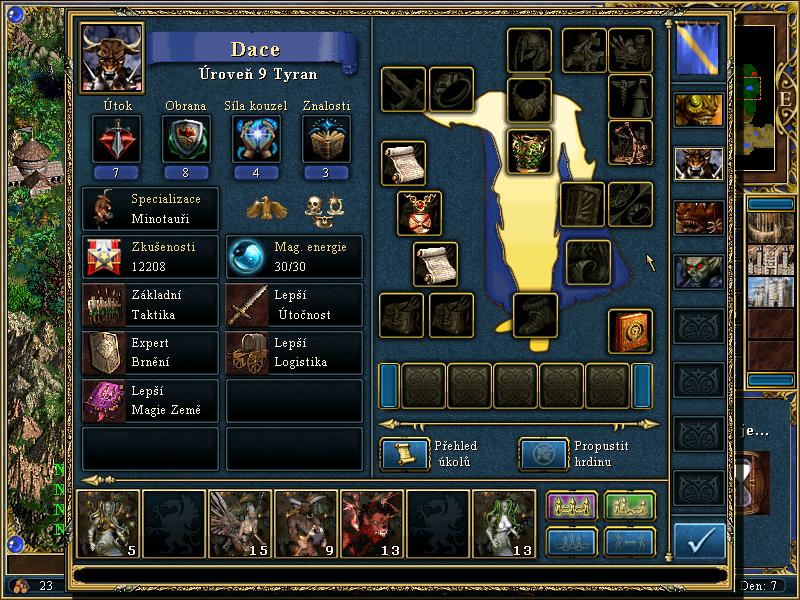Select the equipped green breastplate armor
Screen dimensions: 800x600
pos(529,152)
